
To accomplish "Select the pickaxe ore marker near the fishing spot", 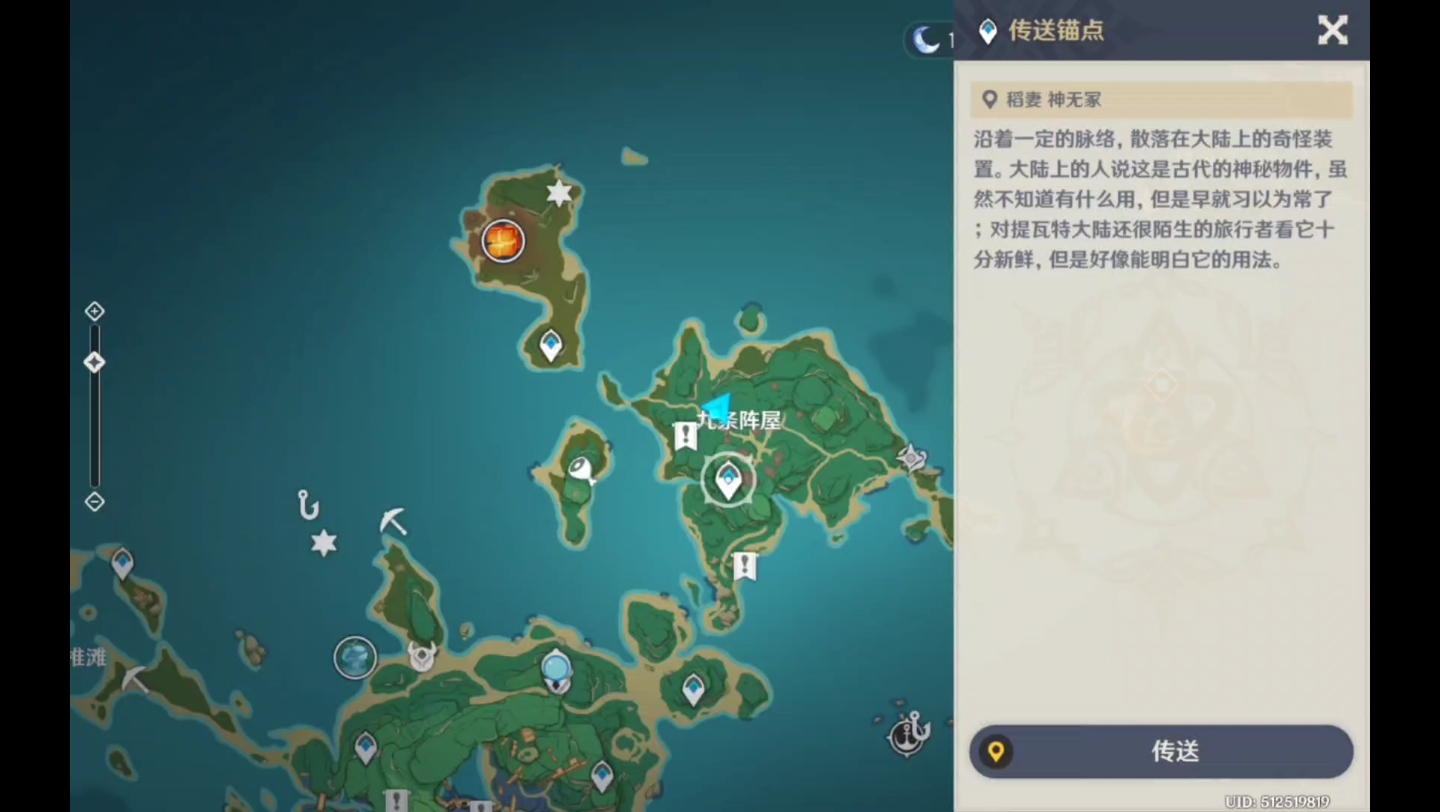I will click(391, 523).
